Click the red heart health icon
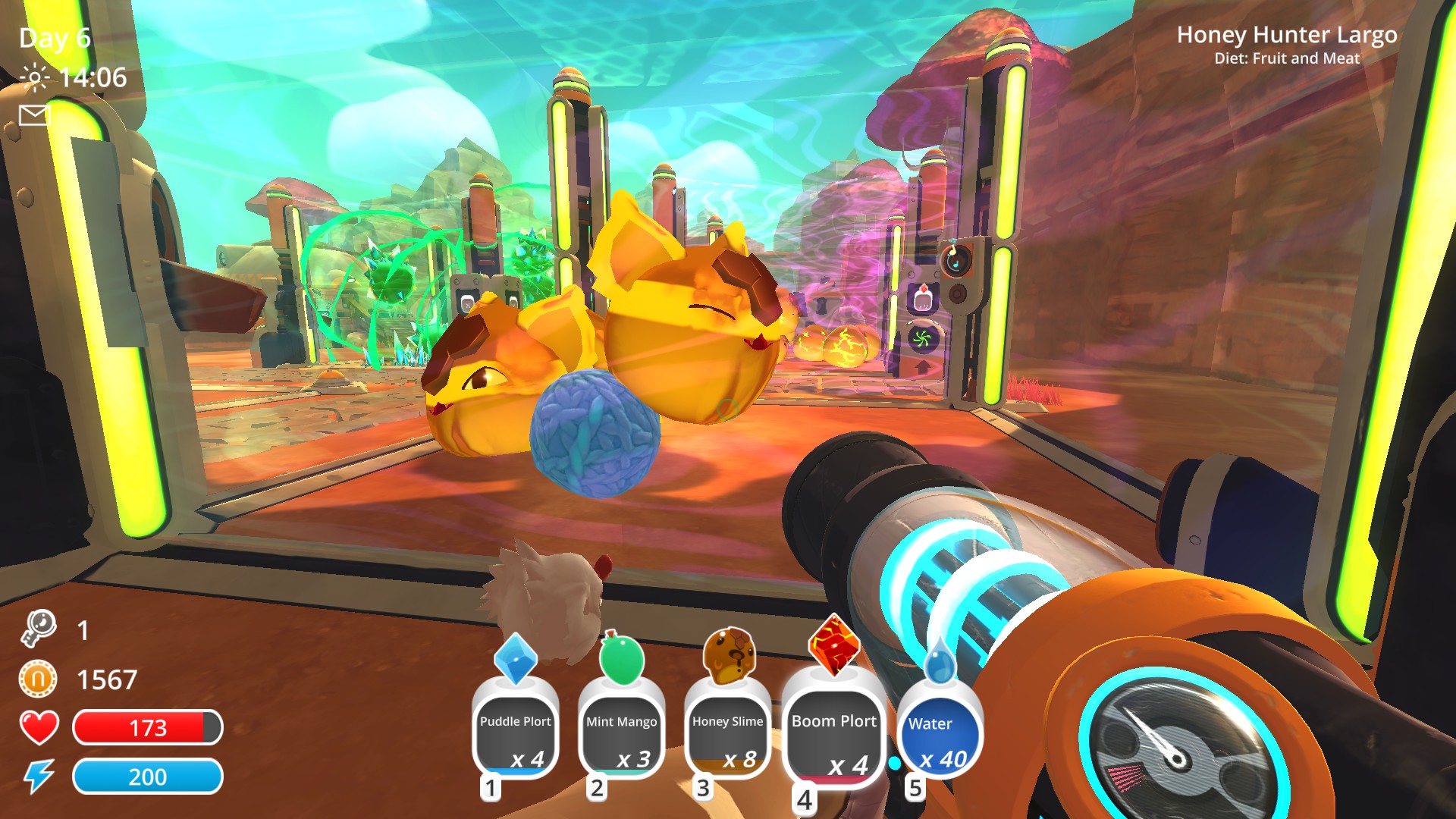Screen dimensions: 1456x819 39,725
